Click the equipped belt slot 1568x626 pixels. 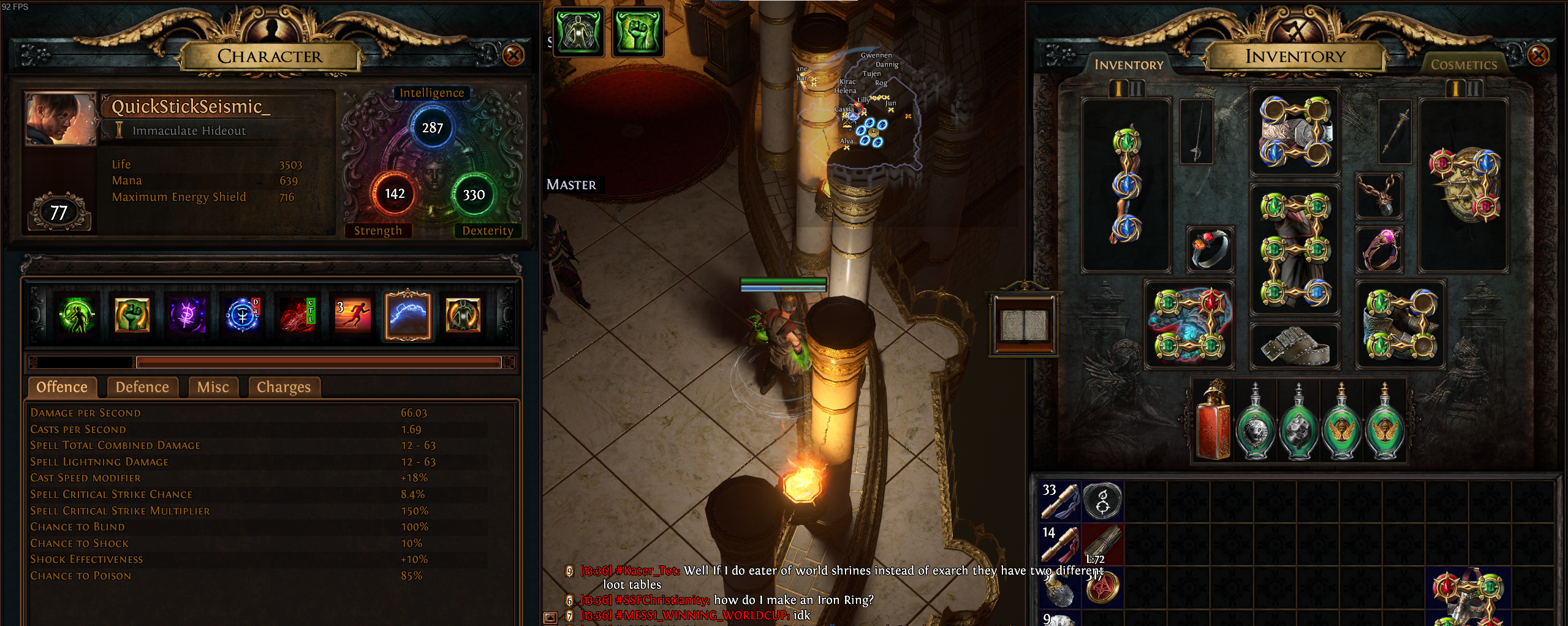click(x=1295, y=346)
